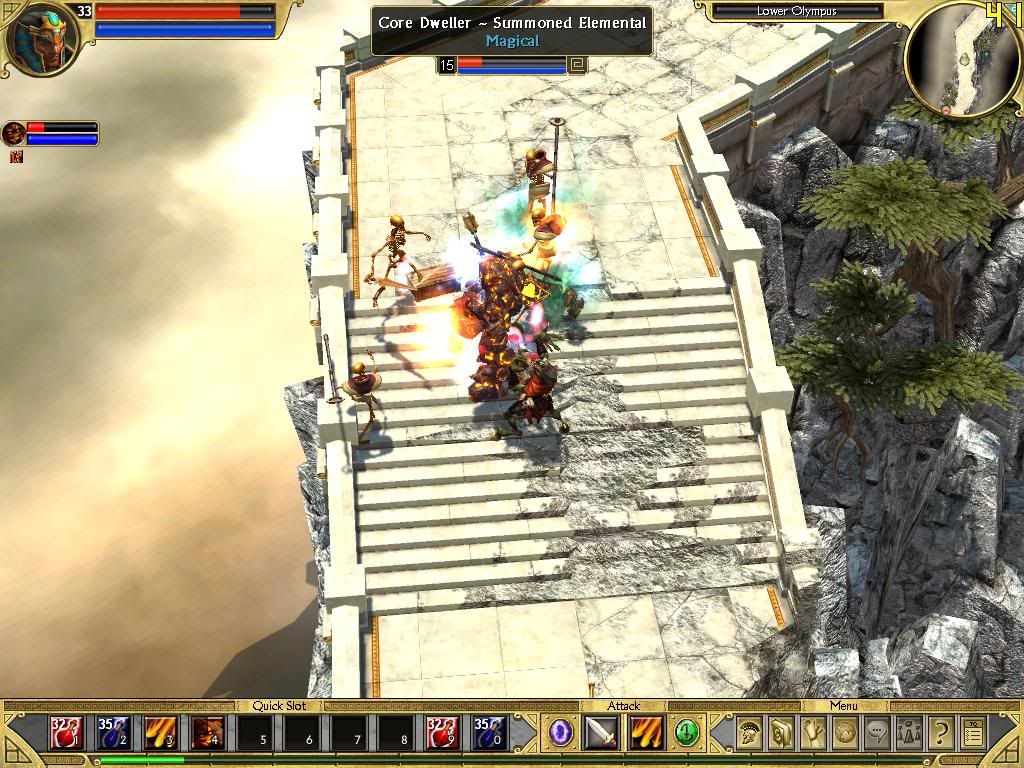Open the TQ main menu list icon
This screenshot has width=1024, height=768.
972,733
